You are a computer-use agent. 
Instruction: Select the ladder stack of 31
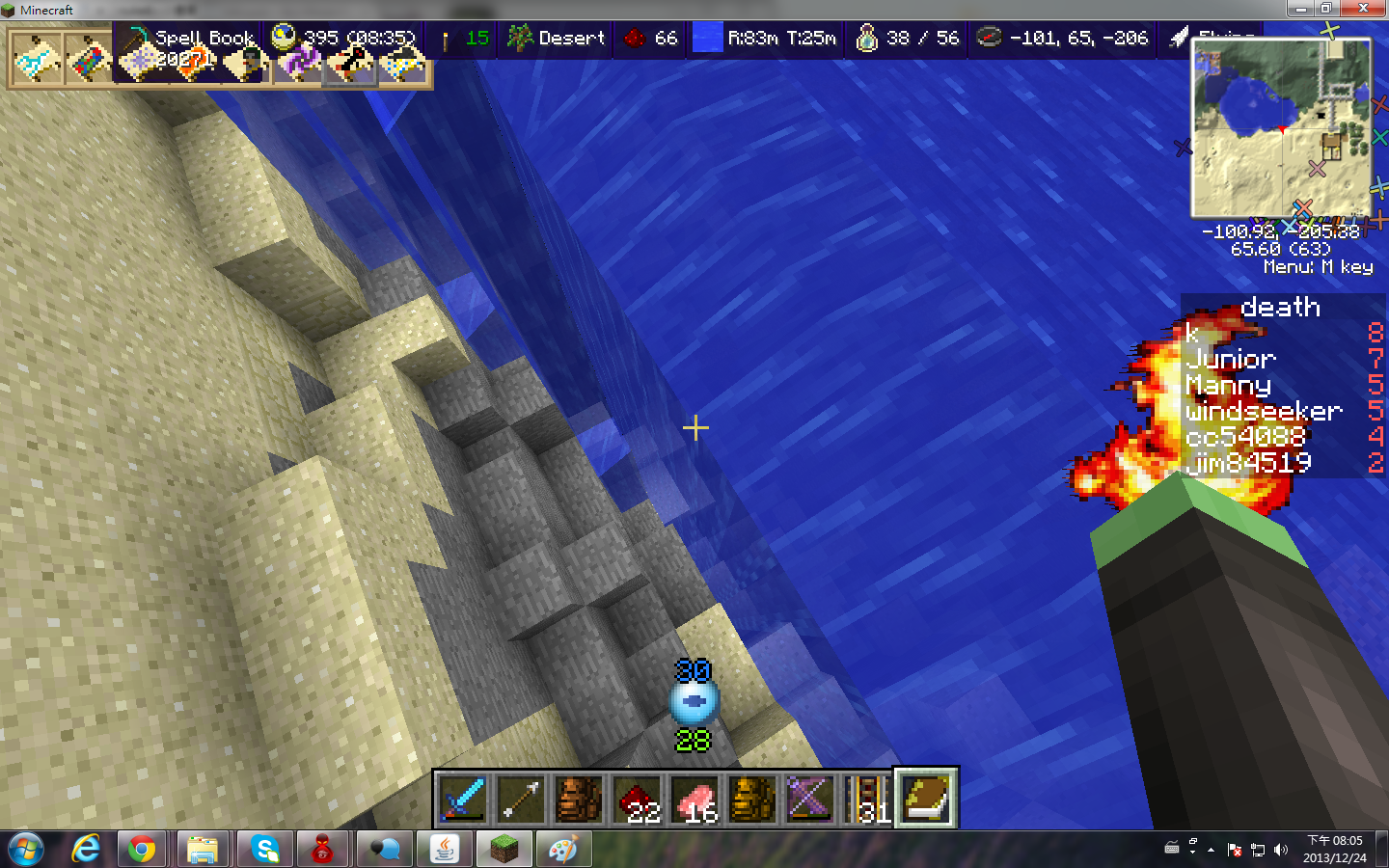868,799
